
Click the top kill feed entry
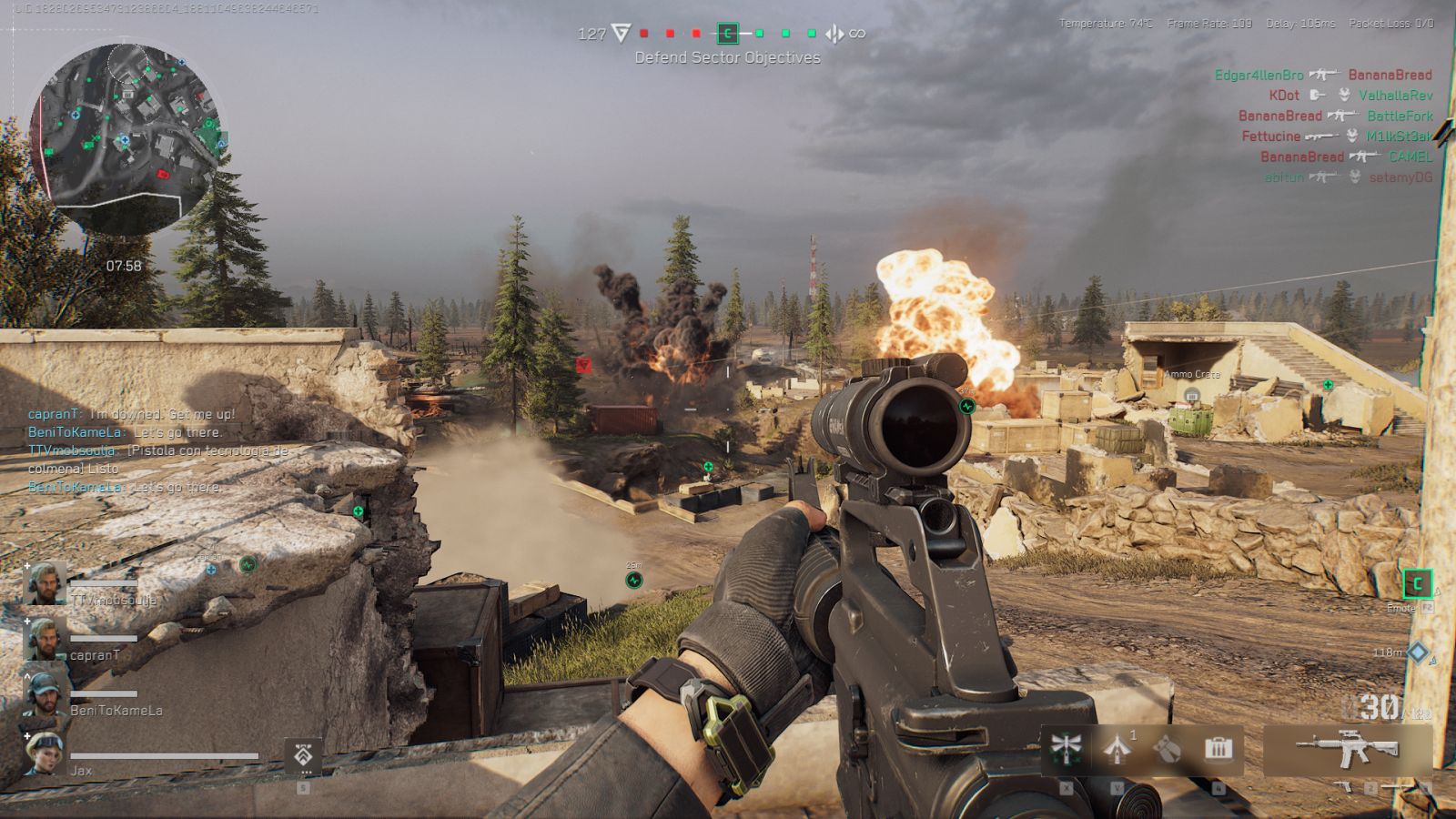click(1322, 75)
